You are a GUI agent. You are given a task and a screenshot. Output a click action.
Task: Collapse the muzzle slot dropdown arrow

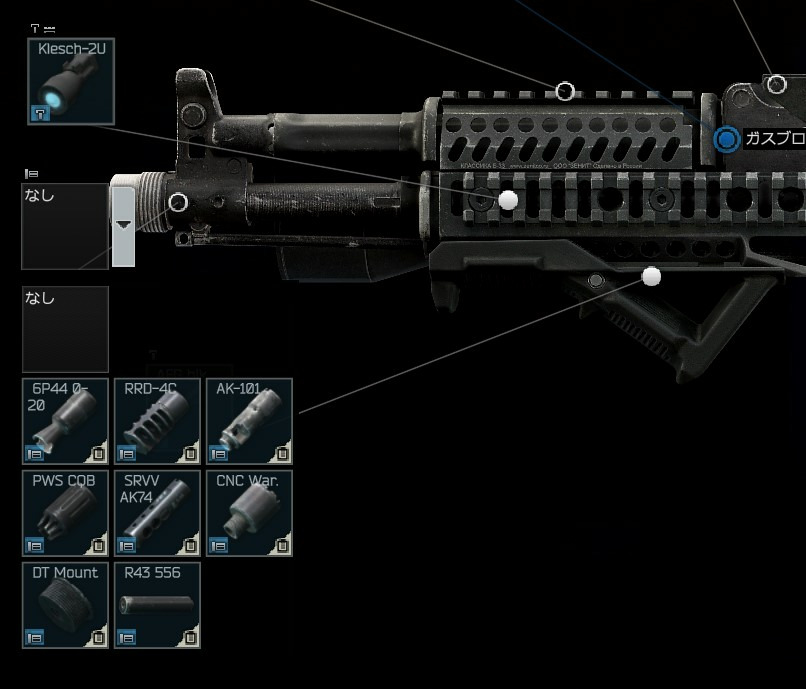coord(123,224)
